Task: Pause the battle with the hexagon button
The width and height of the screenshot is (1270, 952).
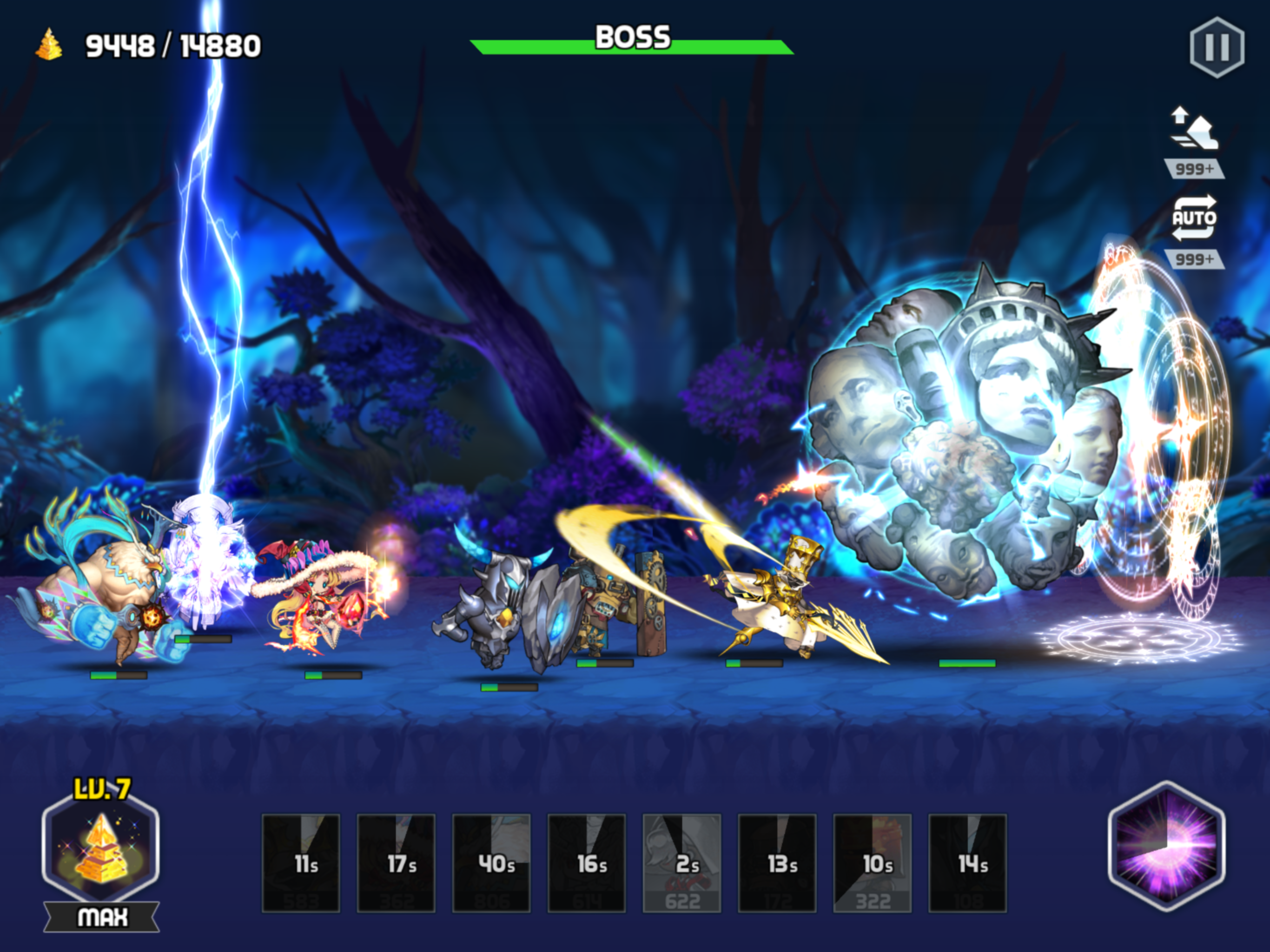Action: [x=1217, y=47]
